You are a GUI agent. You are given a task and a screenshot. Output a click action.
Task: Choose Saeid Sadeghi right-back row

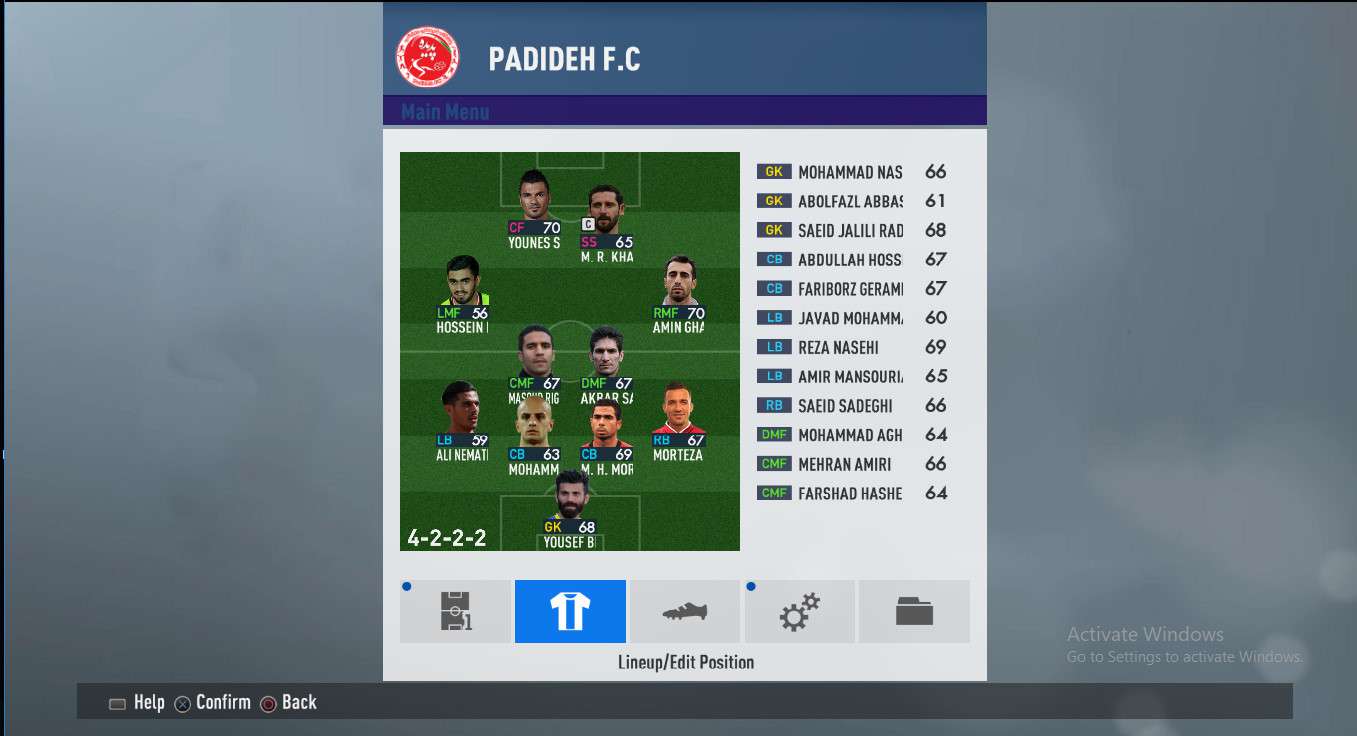tap(850, 406)
